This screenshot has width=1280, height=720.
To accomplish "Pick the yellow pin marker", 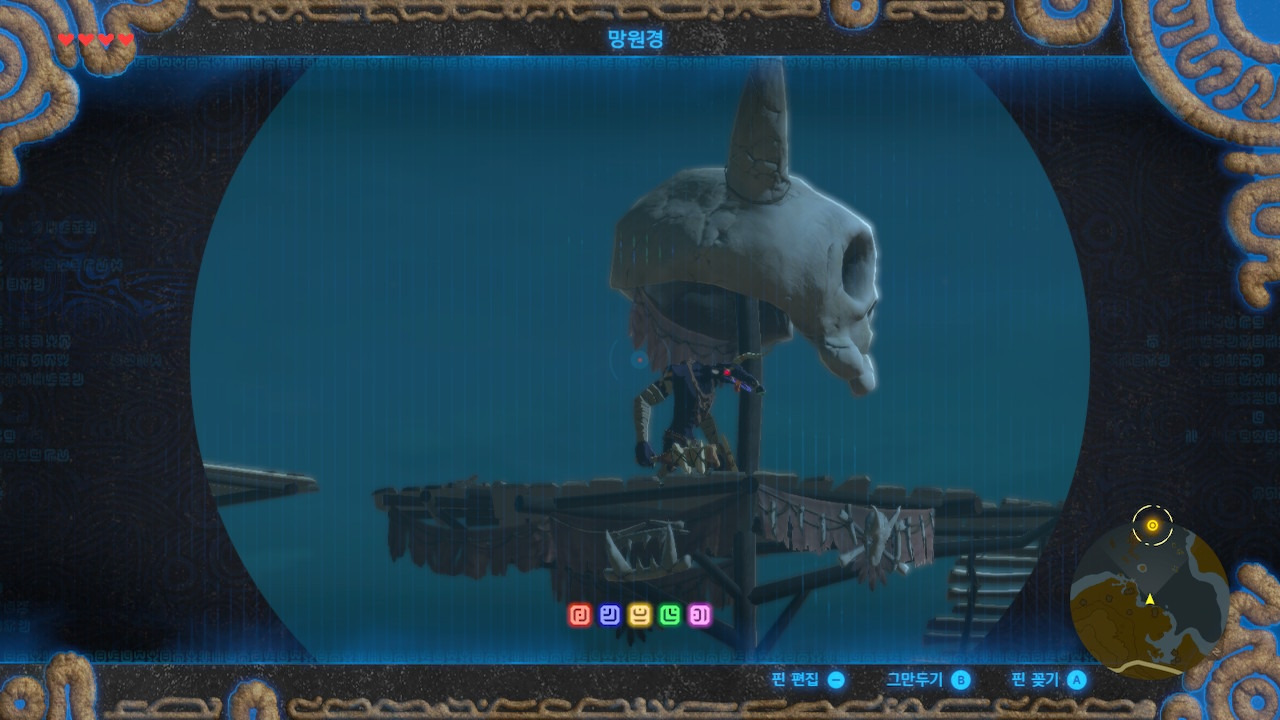I will [x=640, y=615].
